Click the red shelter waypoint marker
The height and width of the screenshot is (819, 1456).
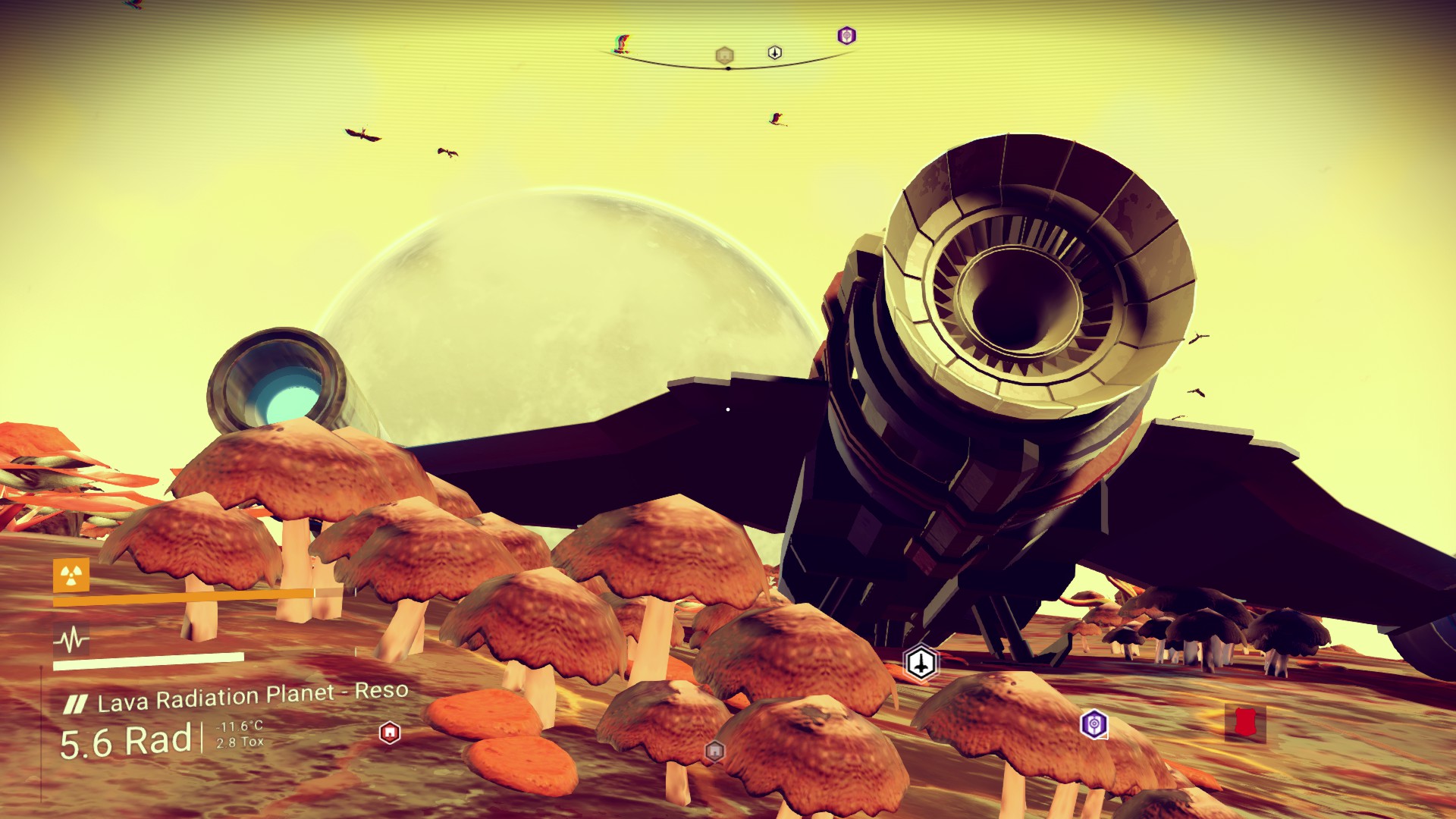389,733
